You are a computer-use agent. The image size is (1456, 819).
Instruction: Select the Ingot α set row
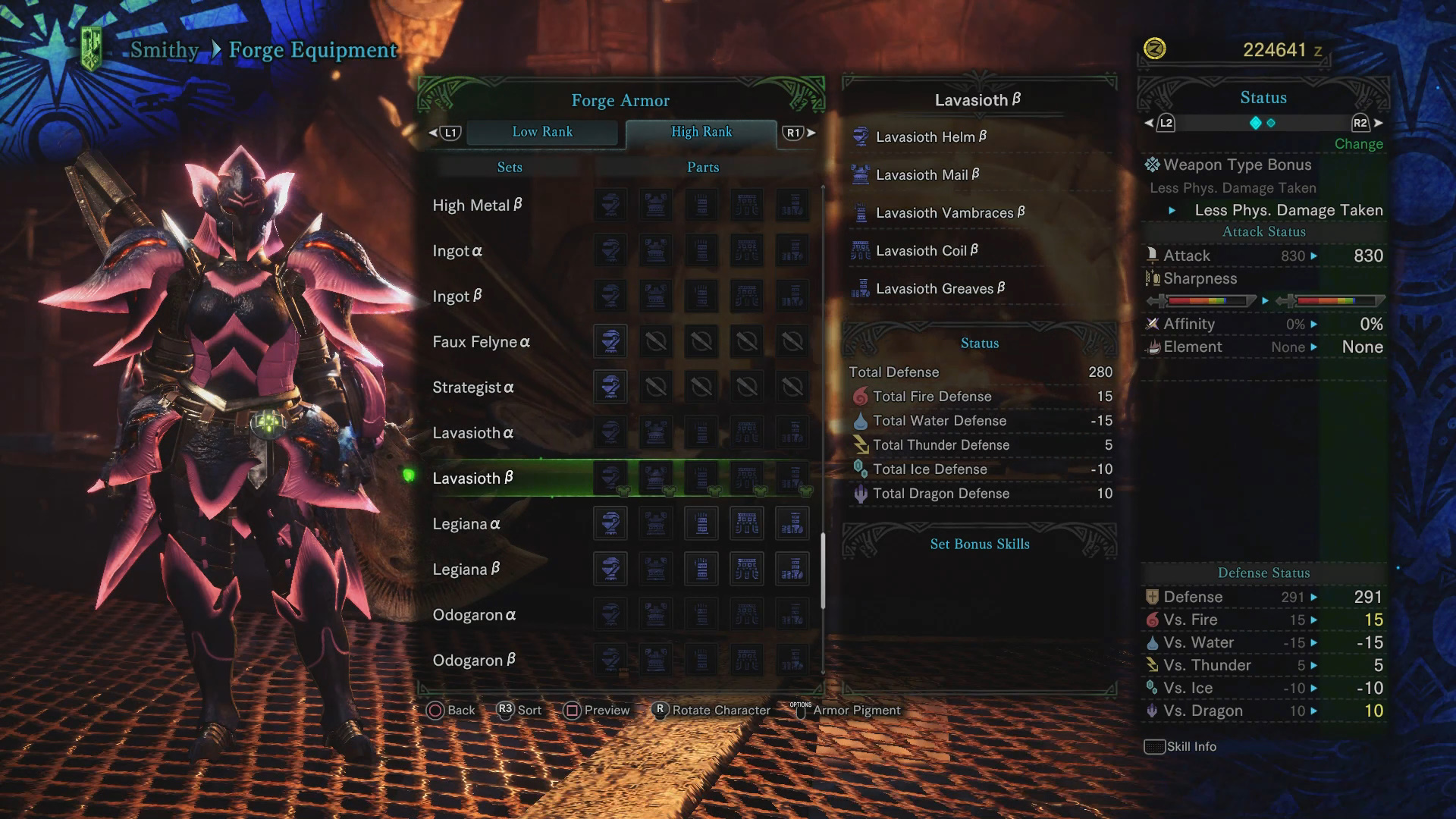click(x=457, y=251)
